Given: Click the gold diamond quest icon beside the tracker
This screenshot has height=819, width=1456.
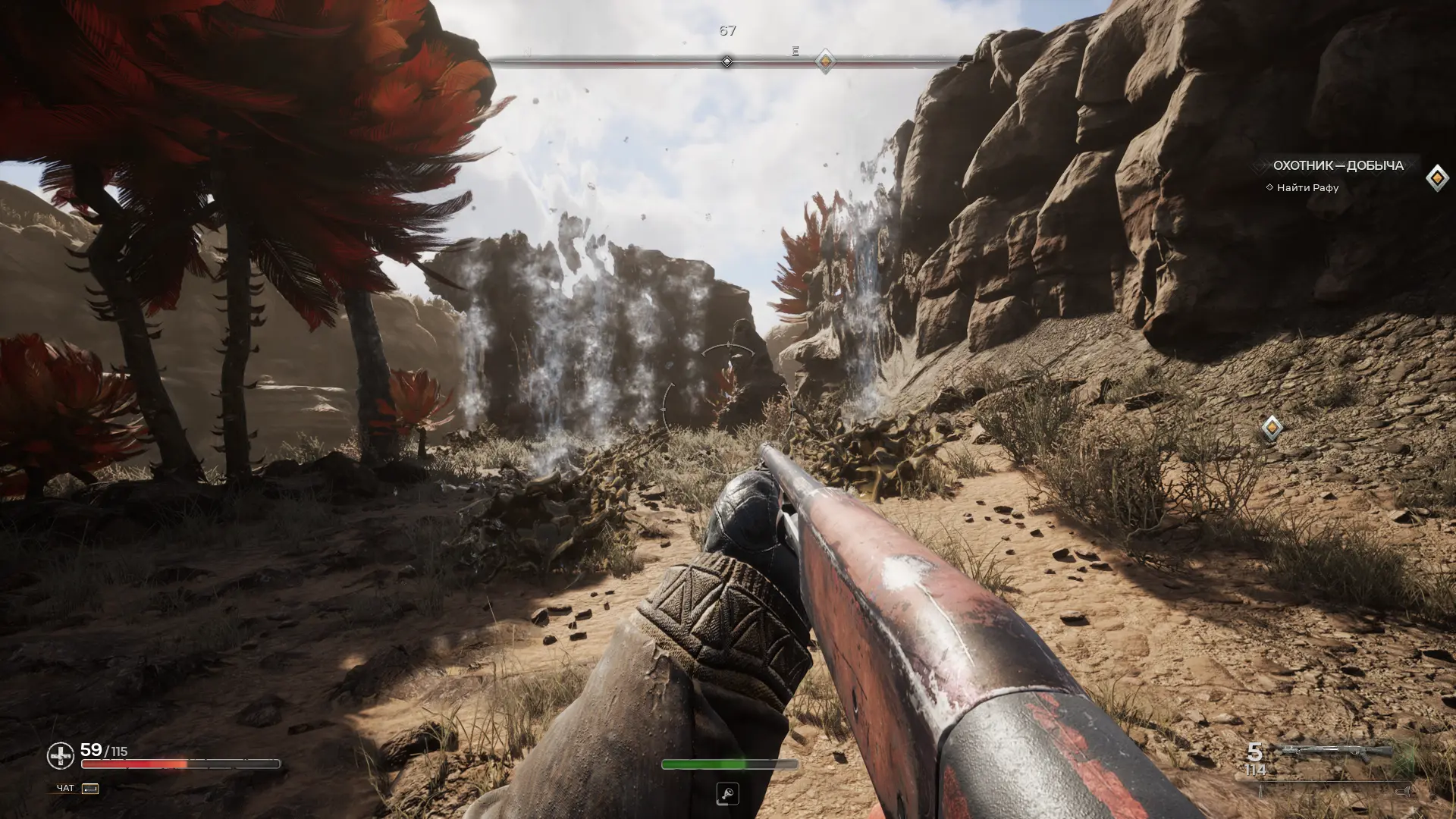Looking at the screenshot, I should 1437,178.
